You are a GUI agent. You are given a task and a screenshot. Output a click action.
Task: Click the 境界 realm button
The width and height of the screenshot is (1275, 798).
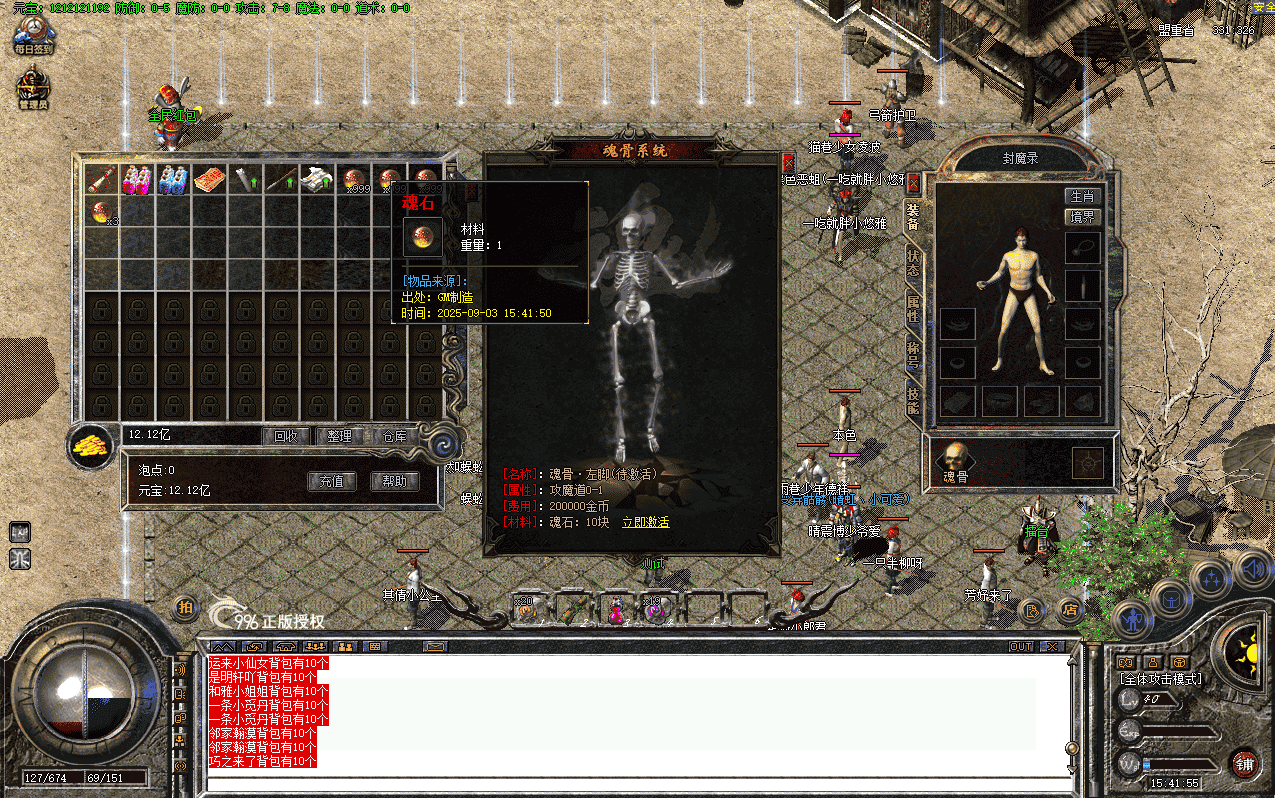tap(1082, 216)
